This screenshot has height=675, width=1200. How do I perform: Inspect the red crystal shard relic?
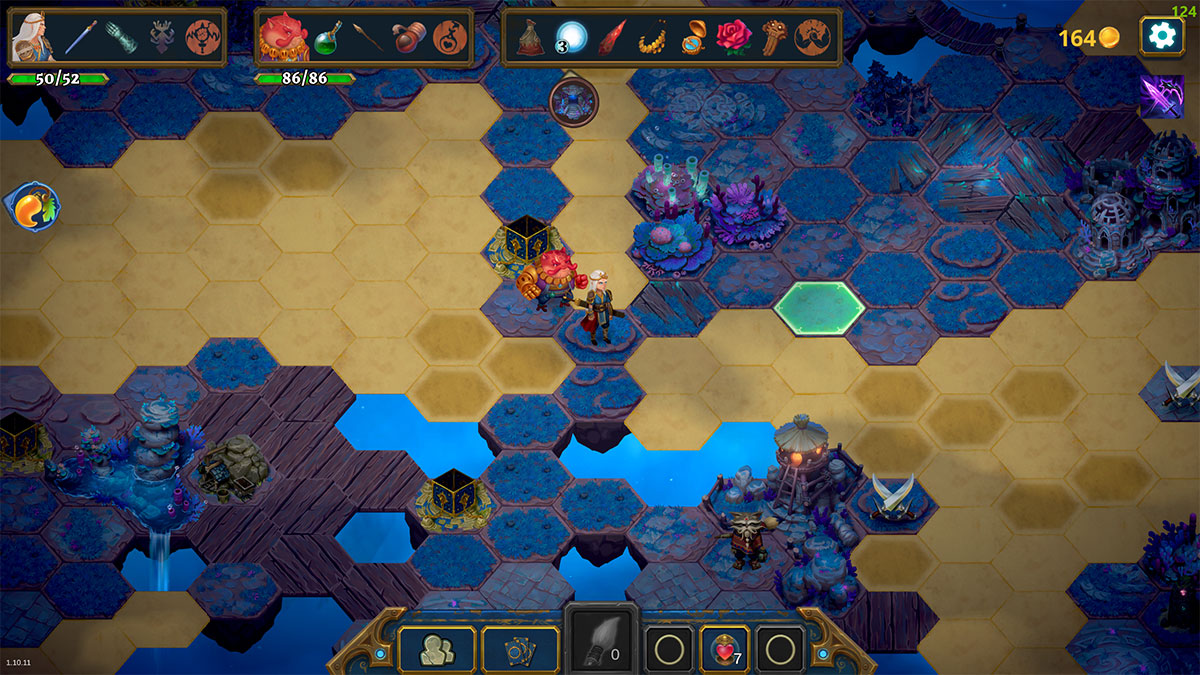[611, 38]
